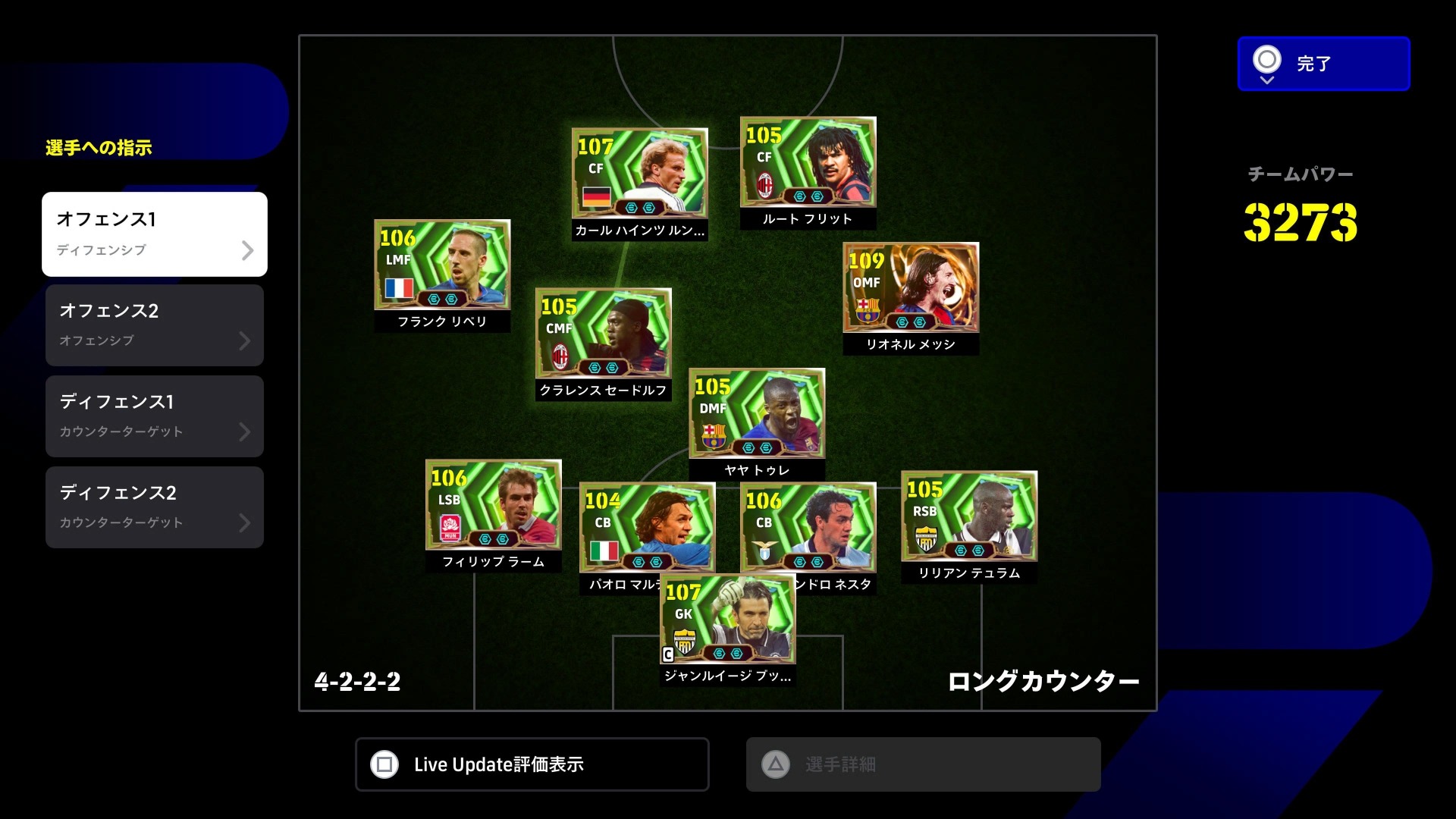The height and width of the screenshot is (819, 1456).
Task: Choose the ディフェンス1 instruction entry
Action: 155,416
